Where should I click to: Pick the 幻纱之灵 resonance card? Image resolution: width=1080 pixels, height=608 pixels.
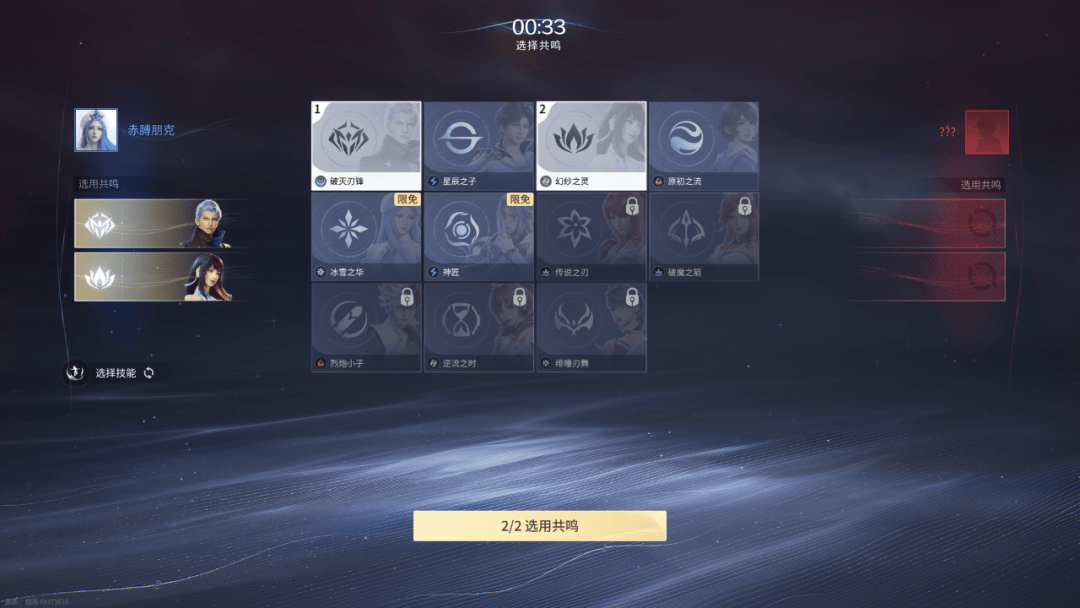tap(590, 145)
